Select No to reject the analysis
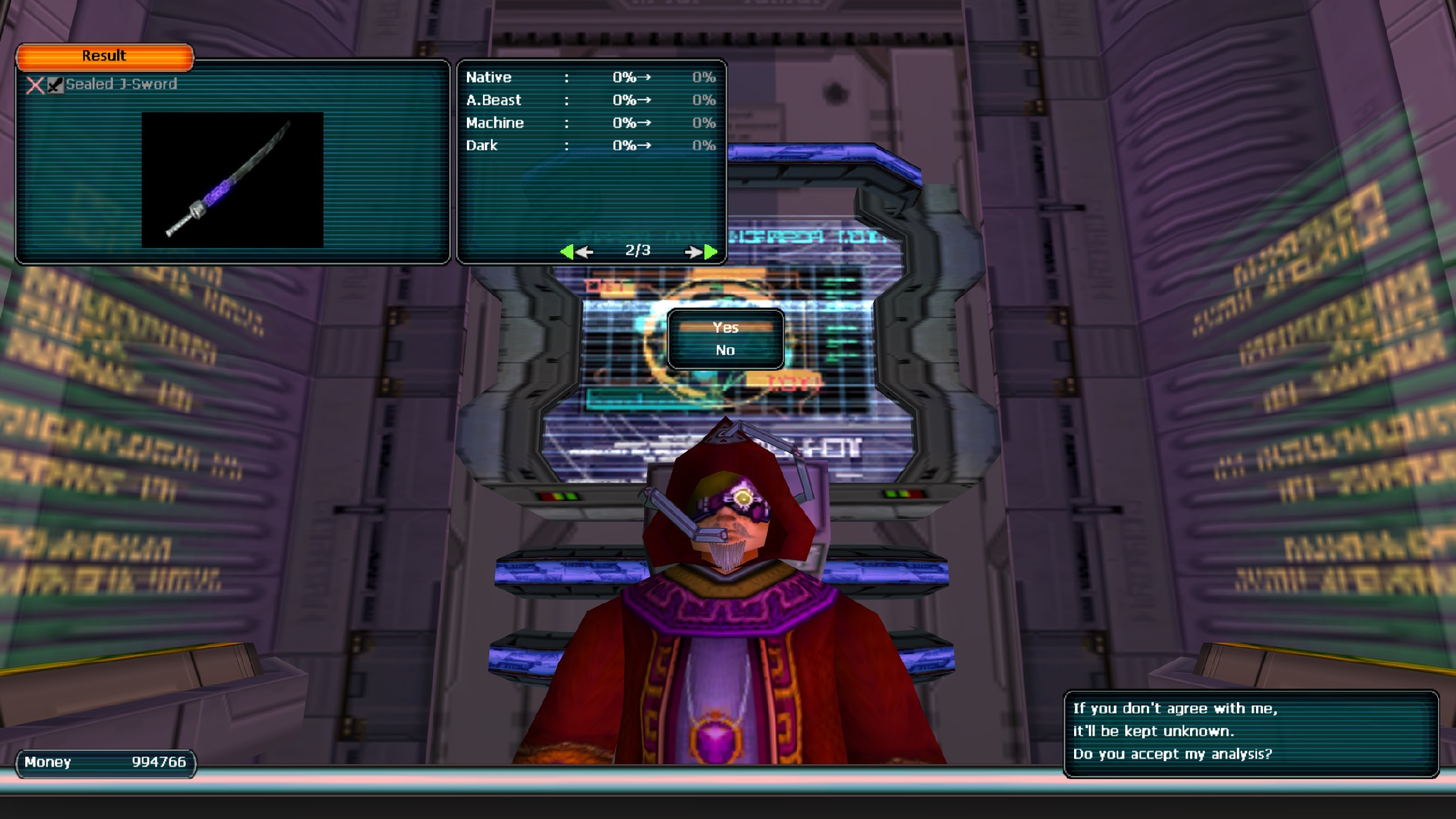Screen dimensions: 1456x819 click(x=725, y=350)
